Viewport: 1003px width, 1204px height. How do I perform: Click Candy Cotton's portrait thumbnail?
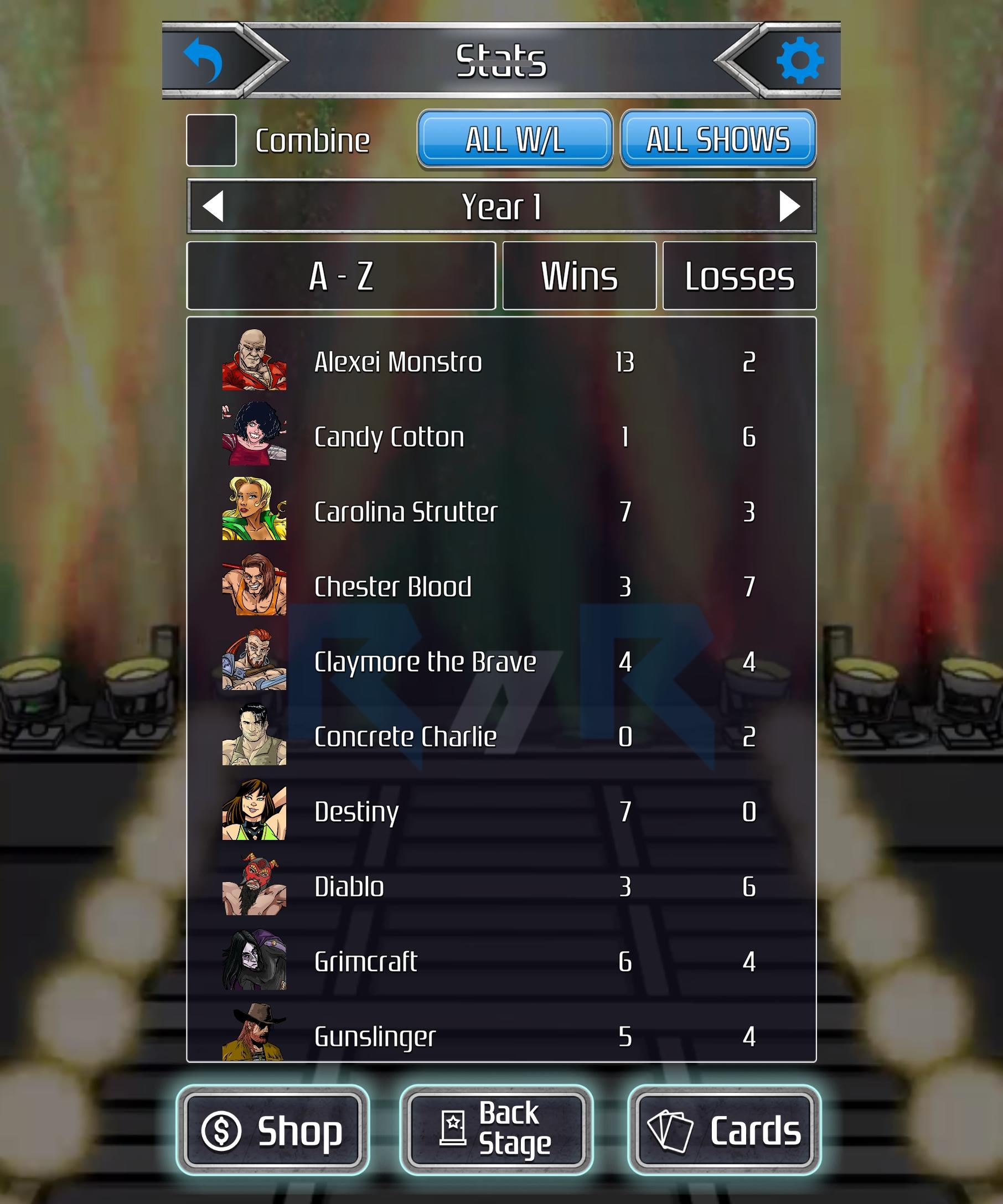pyautogui.click(x=254, y=437)
